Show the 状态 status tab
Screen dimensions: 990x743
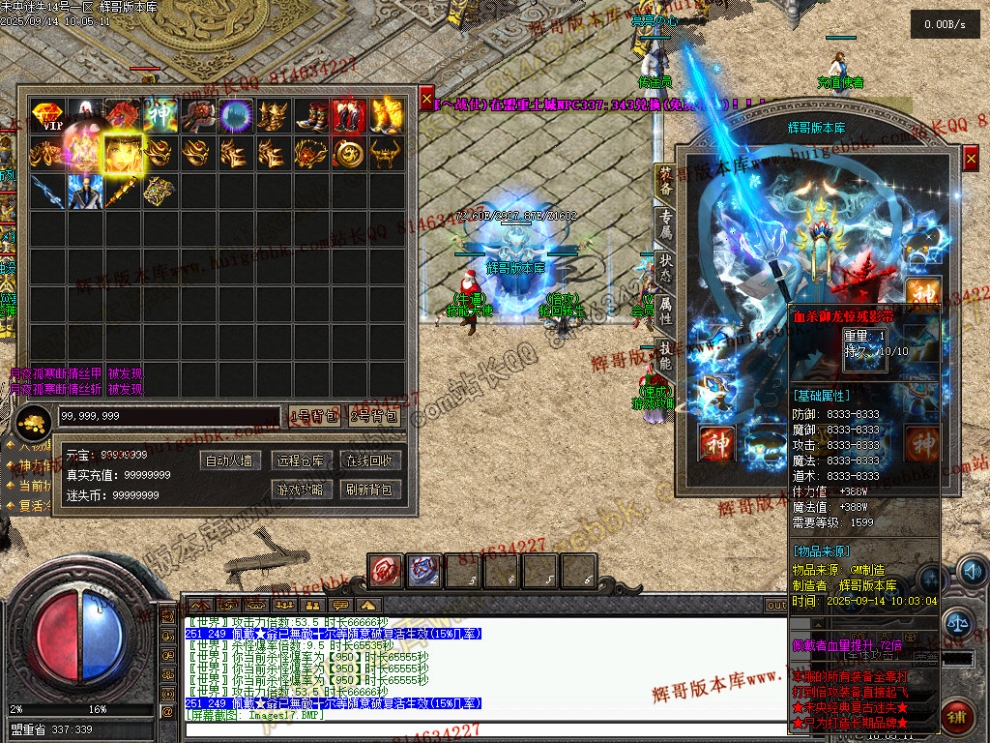coord(665,271)
